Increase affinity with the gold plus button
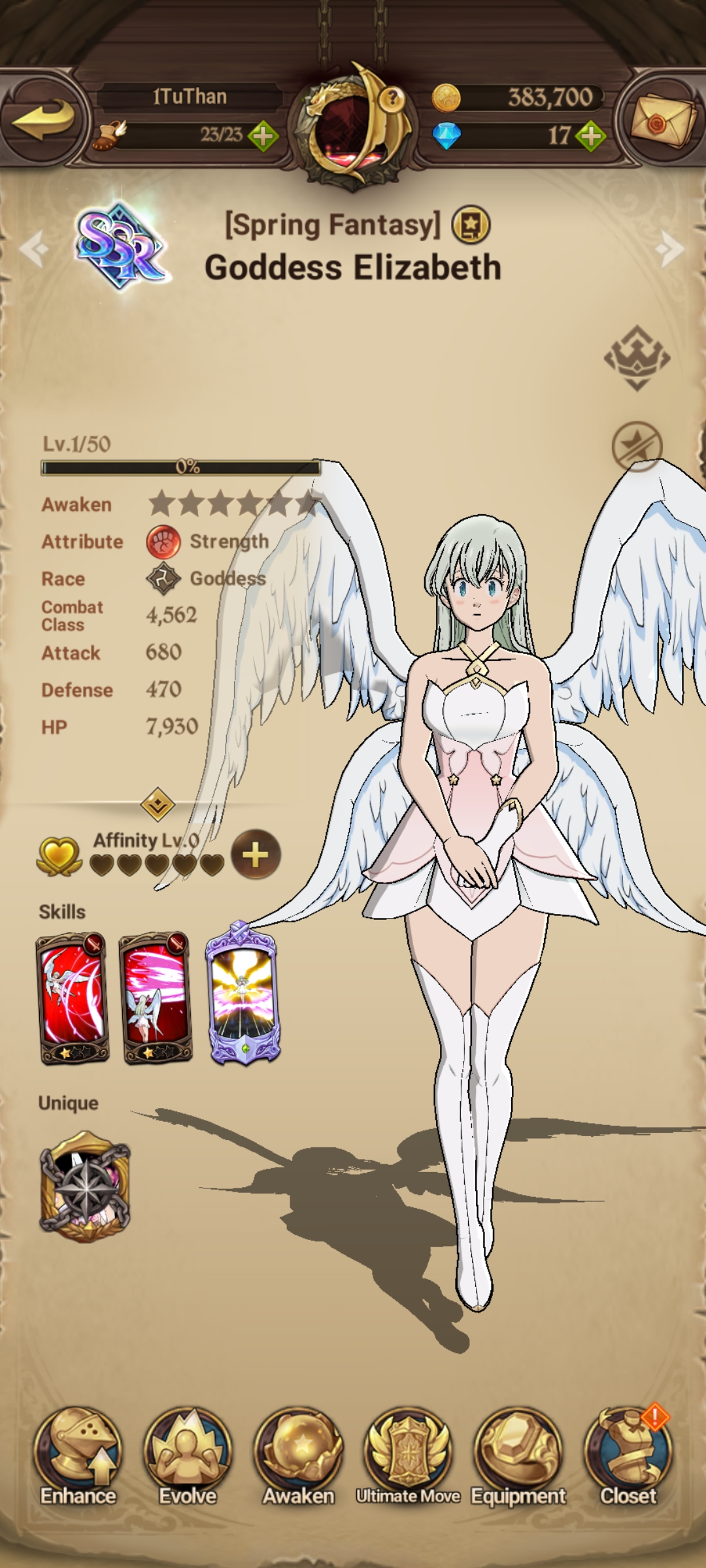Viewport: 706px width, 1568px height. (x=256, y=855)
